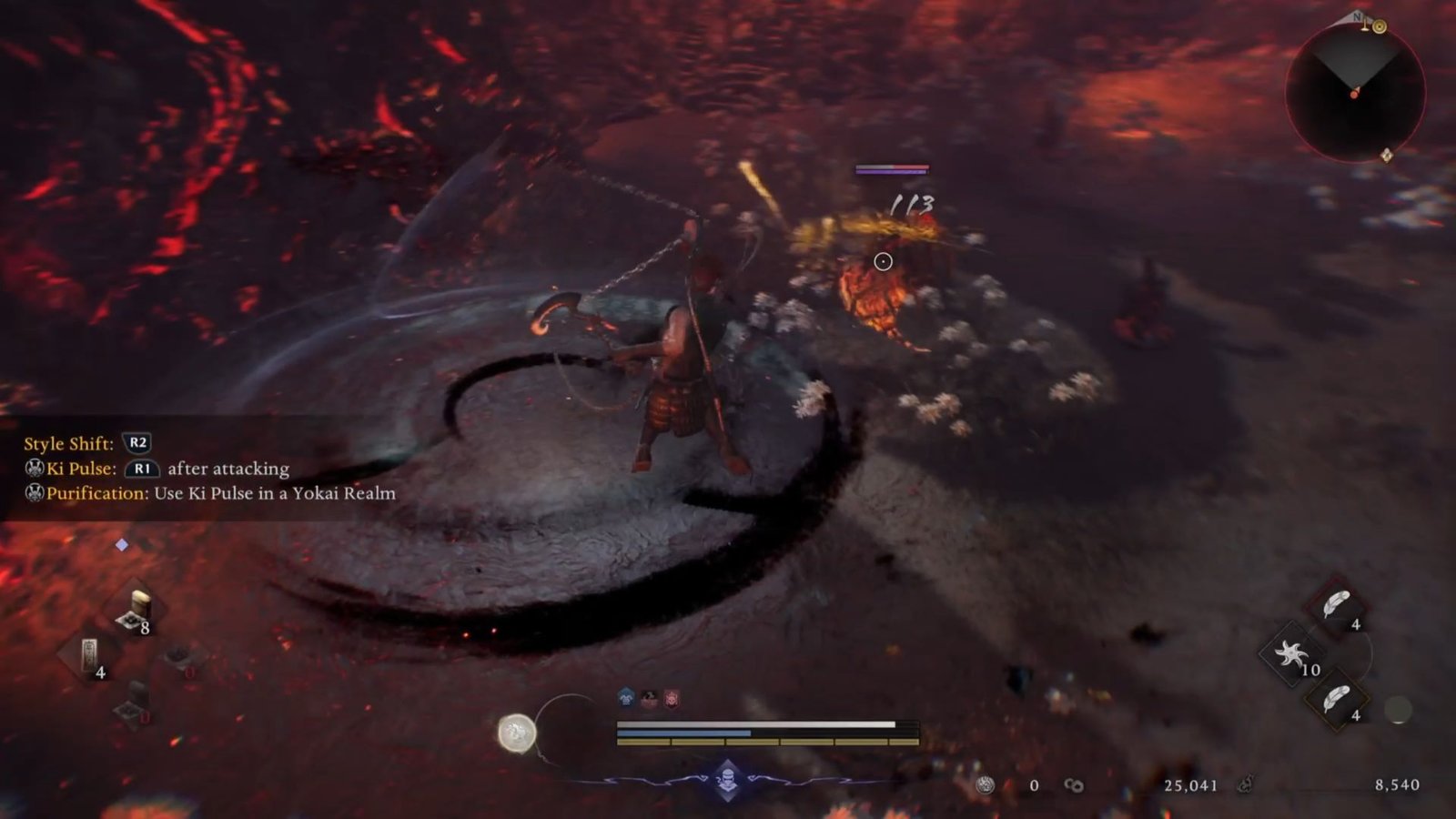The image size is (1456, 819).
Task: Toggle the dark curse status icon
Action: pos(648,696)
